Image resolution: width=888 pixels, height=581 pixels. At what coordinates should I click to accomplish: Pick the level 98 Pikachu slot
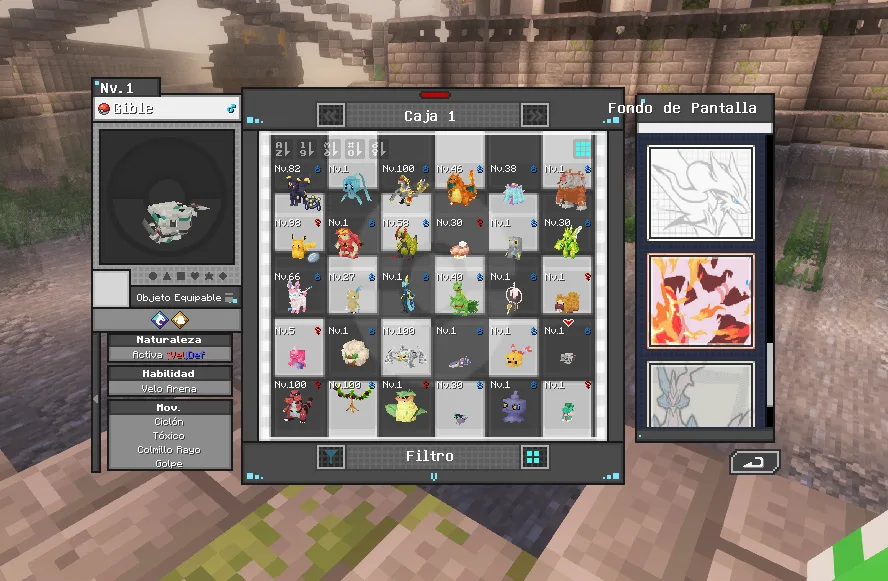pos(298,242)
